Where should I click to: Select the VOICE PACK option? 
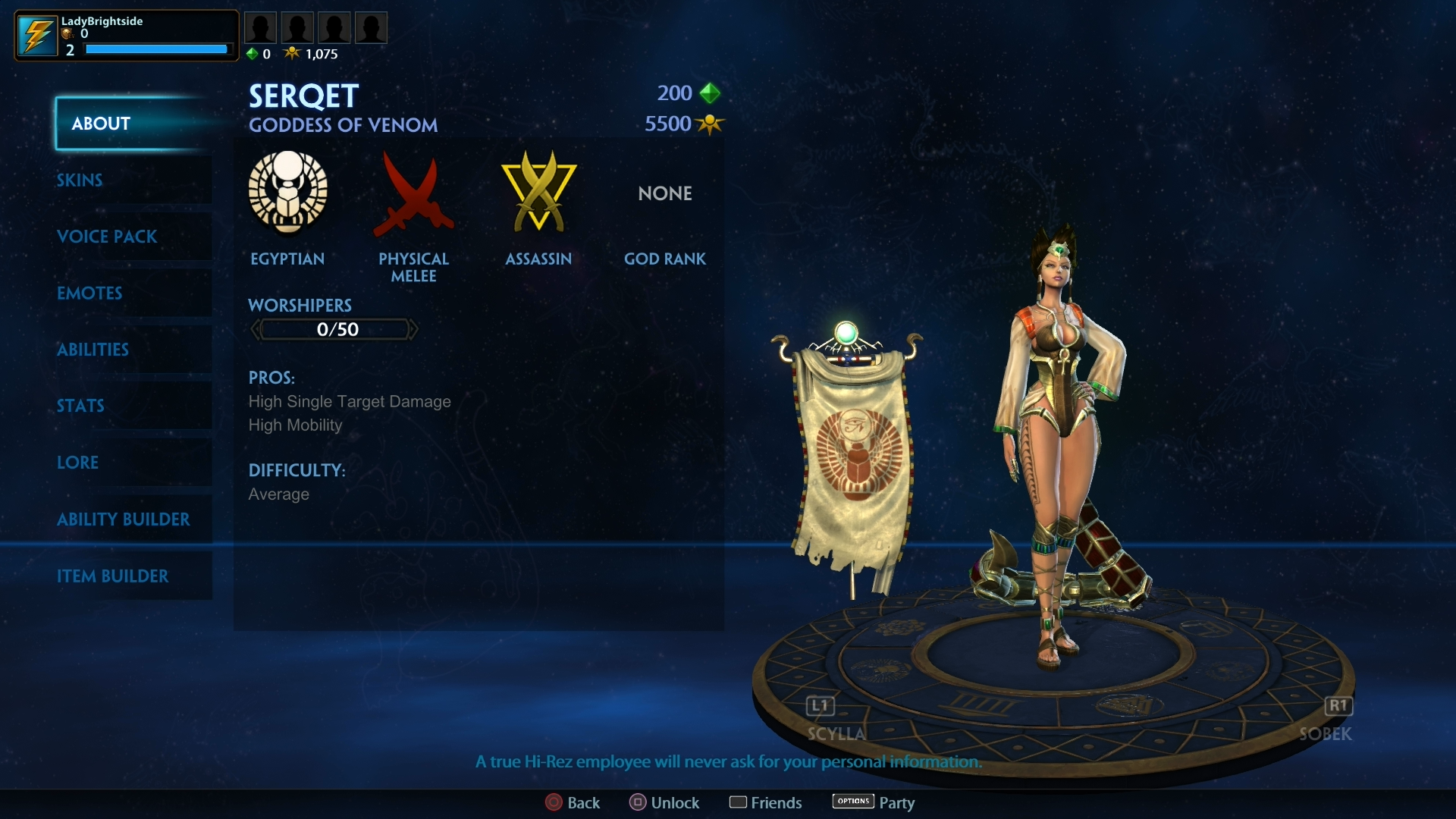108,237
